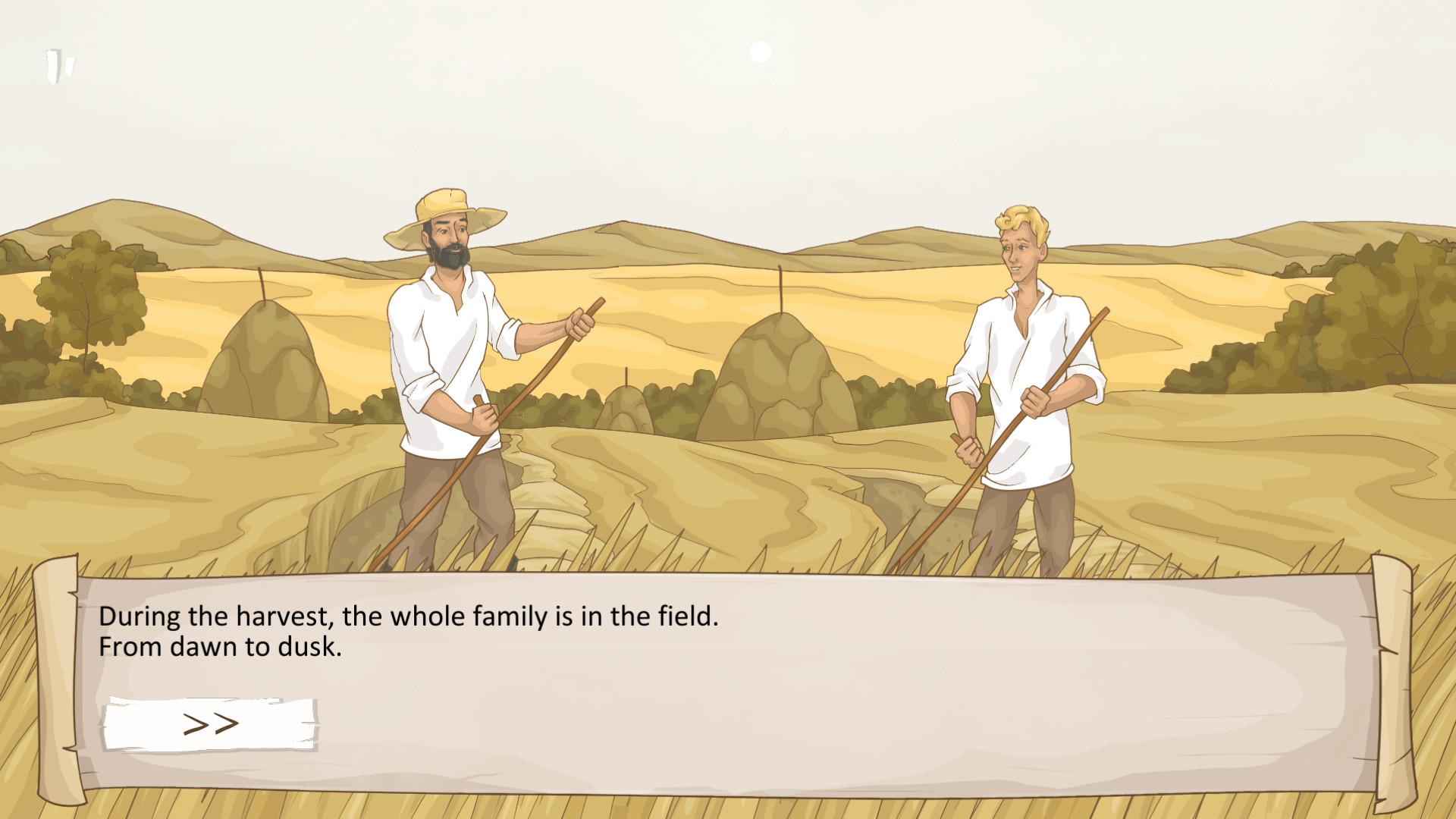Viewport: 1456px width, 819px height.
Task: Click the white pause icon top-left
Action: click(x=61, y=64)
